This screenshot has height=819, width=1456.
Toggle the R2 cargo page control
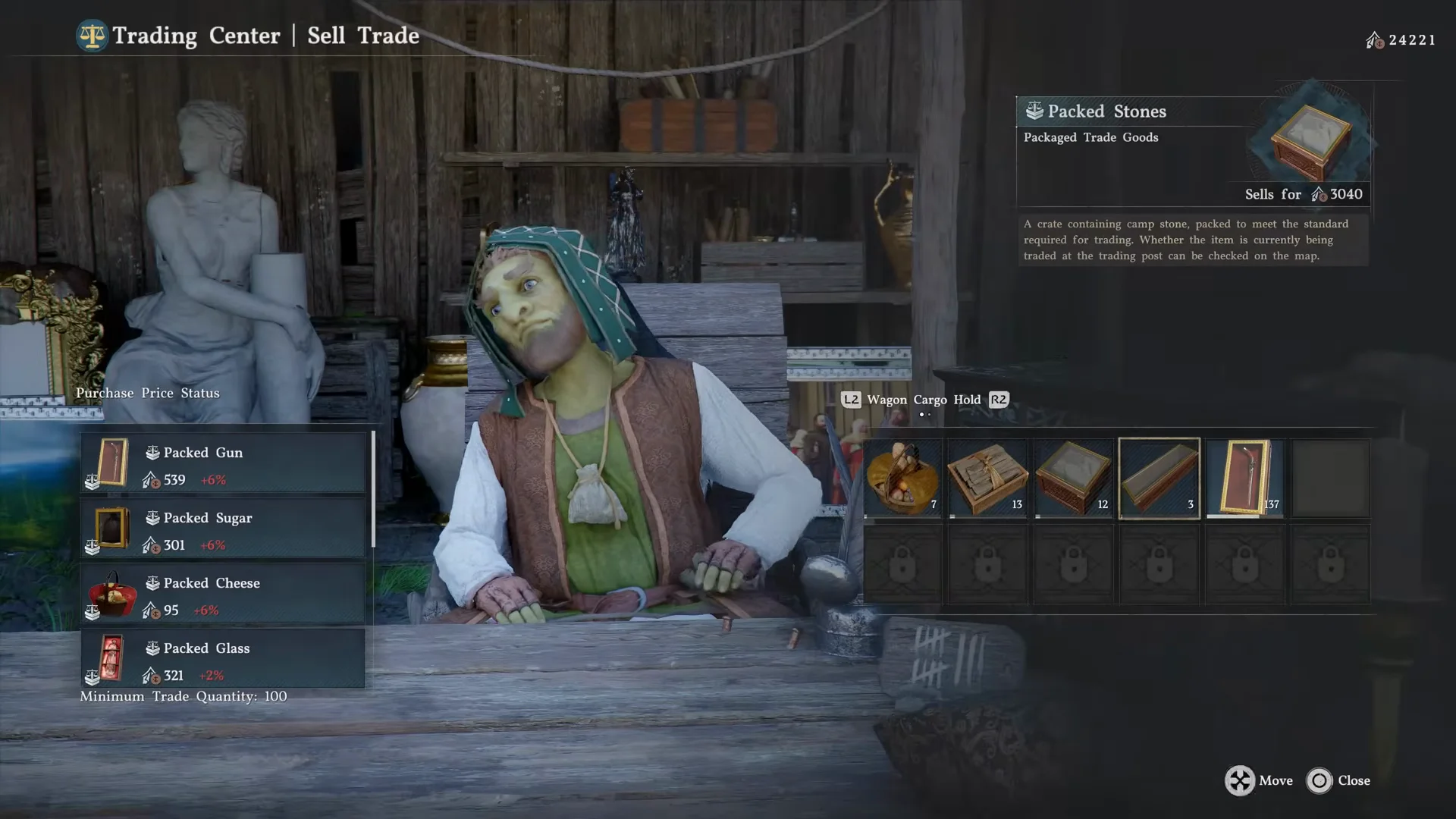coord(998,400)
